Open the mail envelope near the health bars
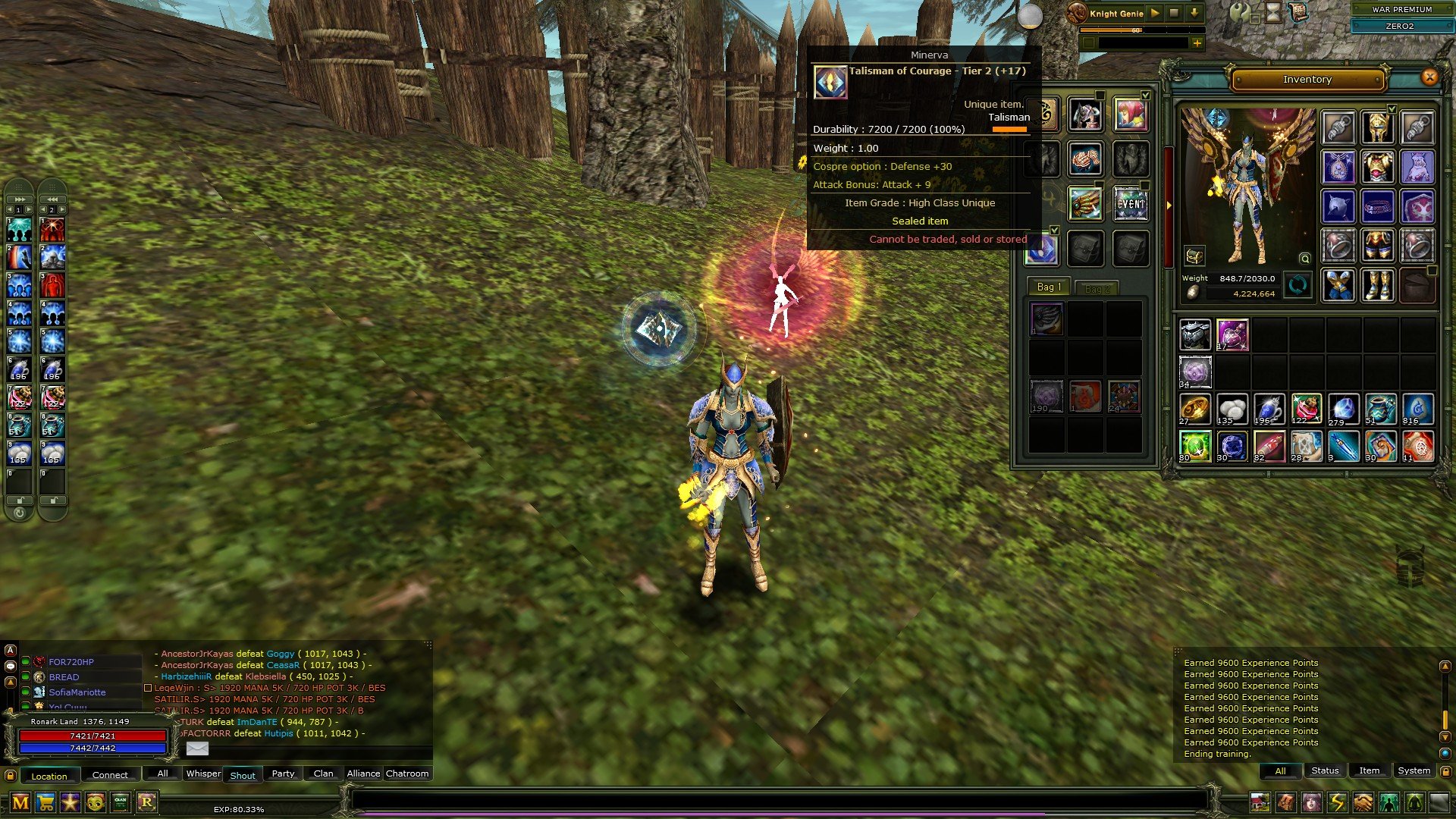This screenshot has width=1456, height=819. (198, 748)
